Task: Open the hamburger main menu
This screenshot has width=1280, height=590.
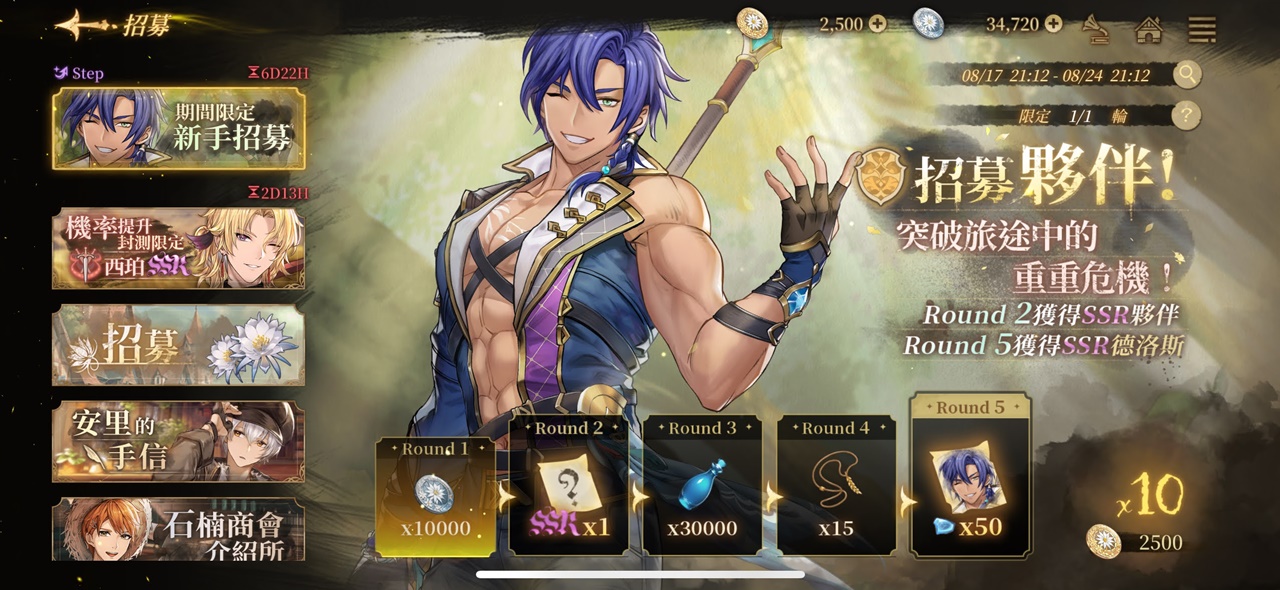Action: [x=1201, y=29]
